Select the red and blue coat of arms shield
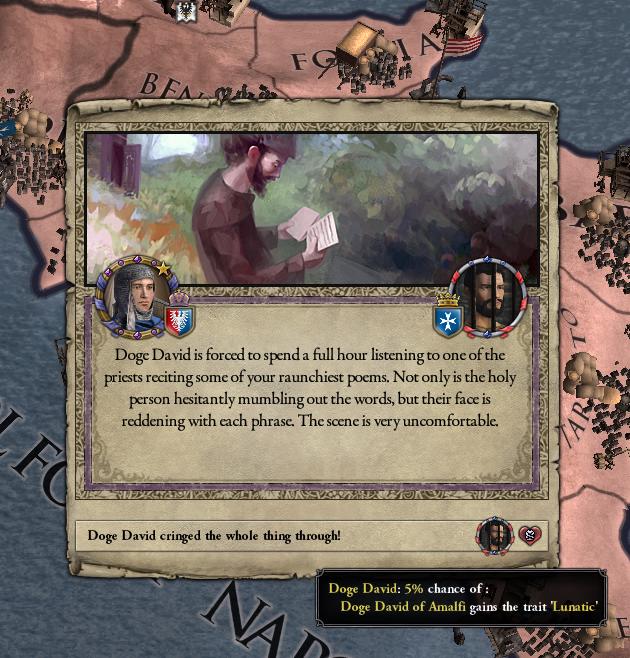This screenshot has width=630, height=658. tap(180, 320)
